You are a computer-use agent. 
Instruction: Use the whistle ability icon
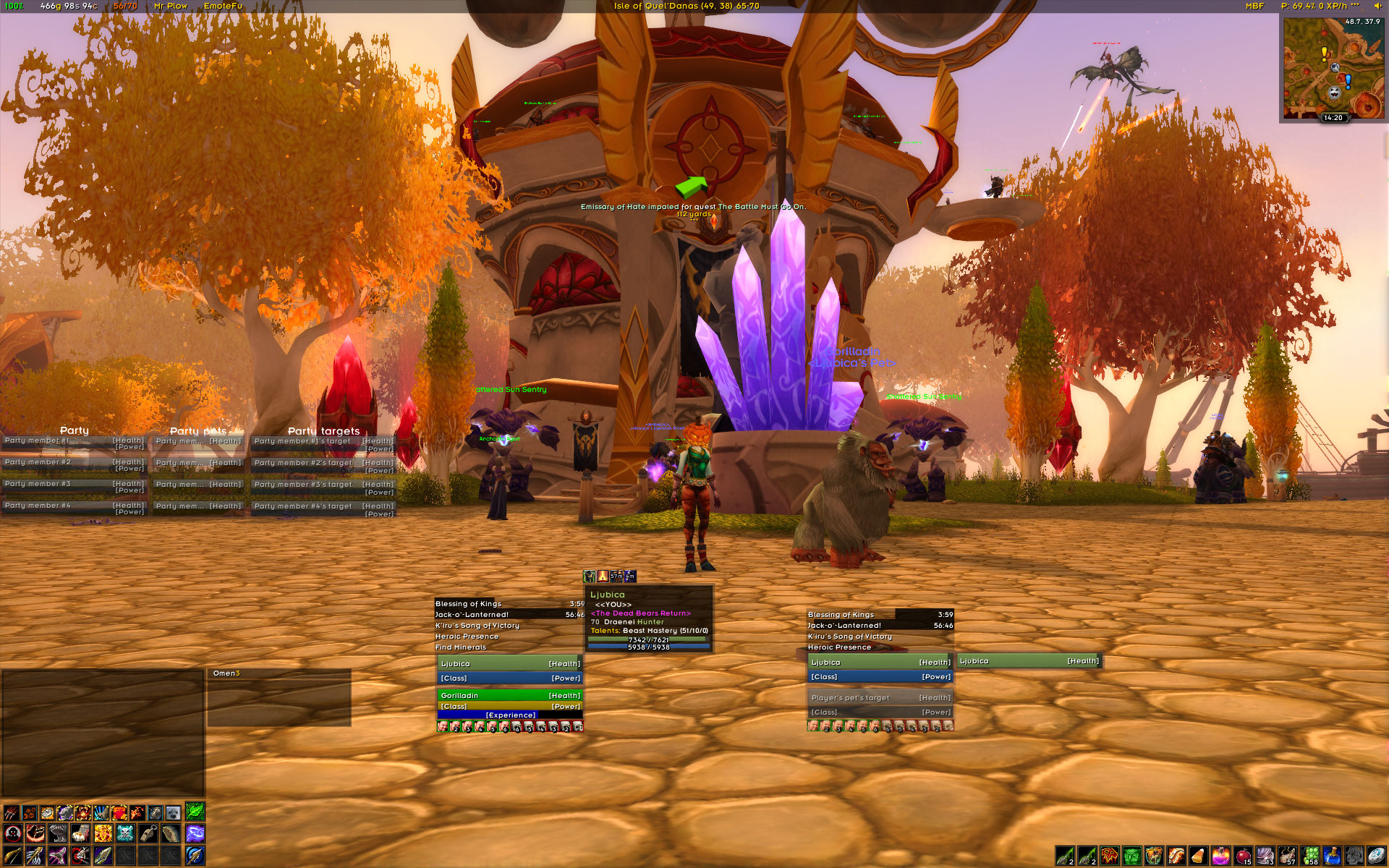148,833
